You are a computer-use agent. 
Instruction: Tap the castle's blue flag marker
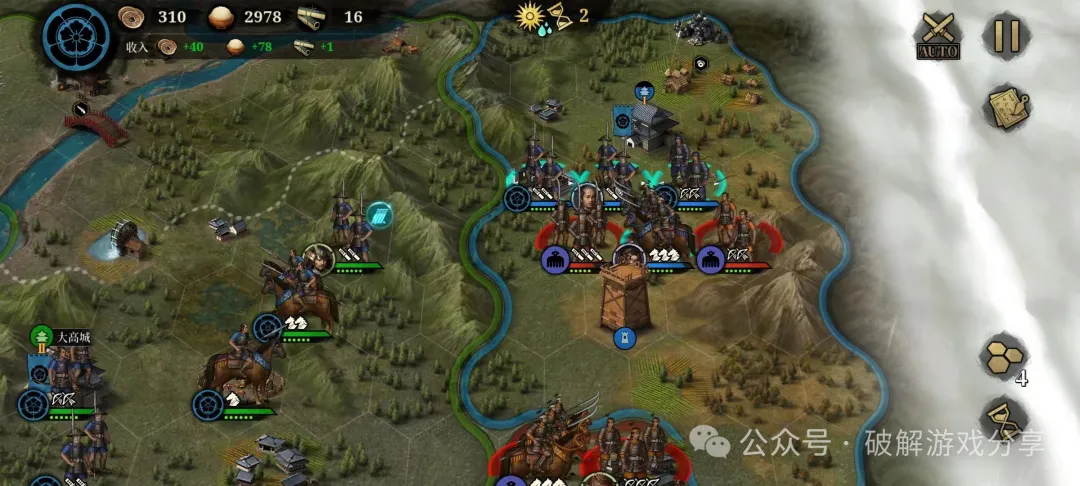624,120
